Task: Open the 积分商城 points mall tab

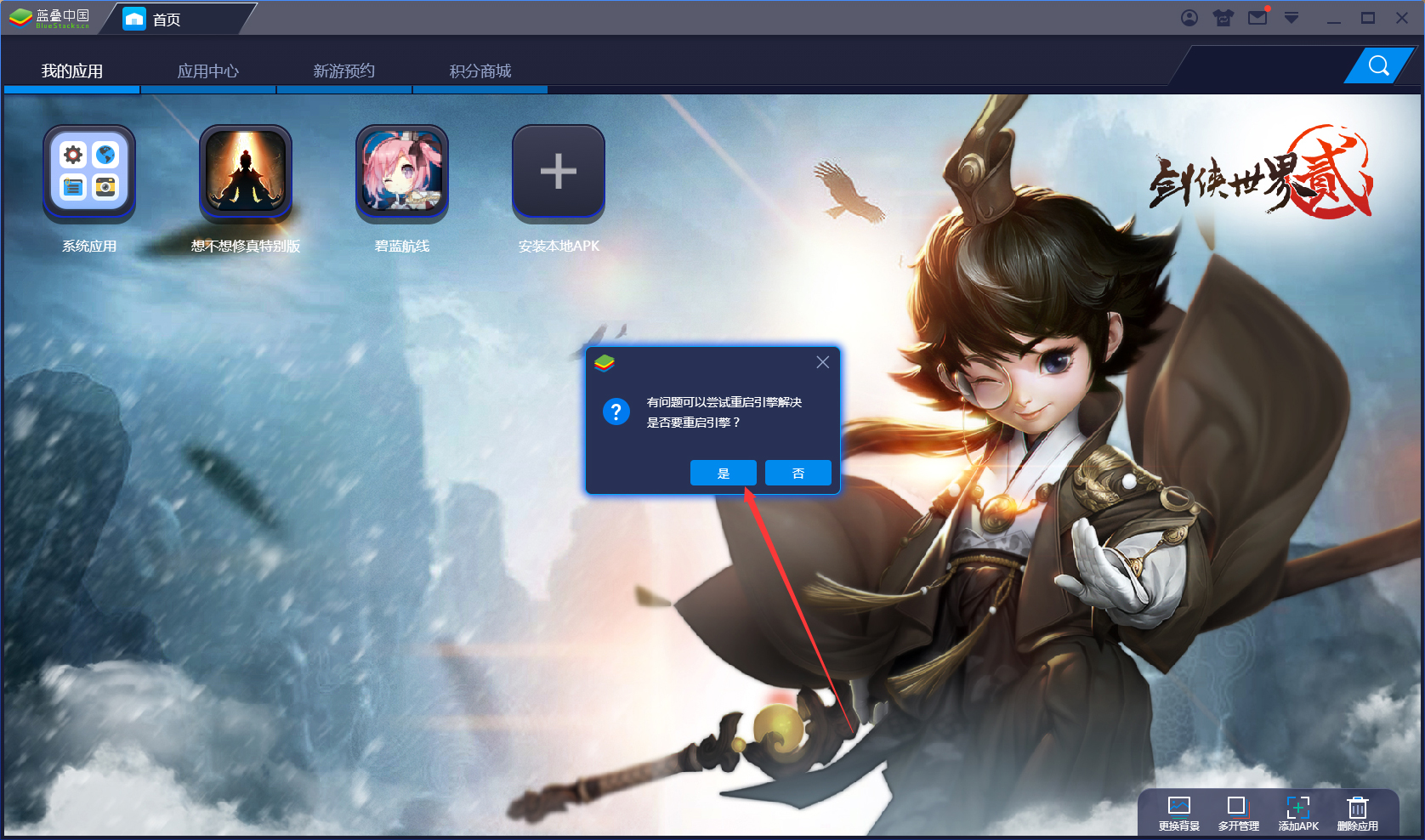Action: click(480, 71)
